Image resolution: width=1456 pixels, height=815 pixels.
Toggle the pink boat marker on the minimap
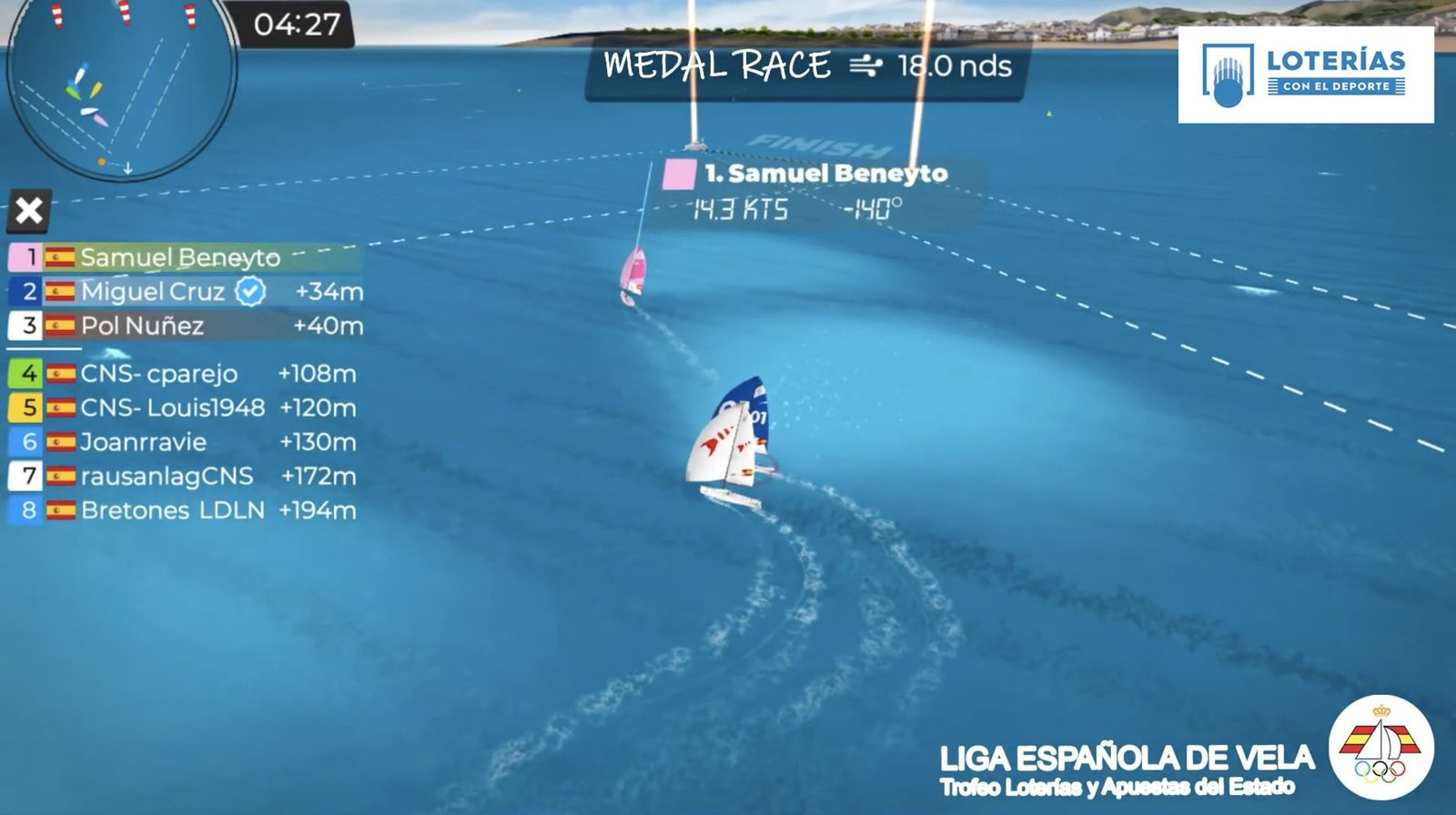coord(102,120)
